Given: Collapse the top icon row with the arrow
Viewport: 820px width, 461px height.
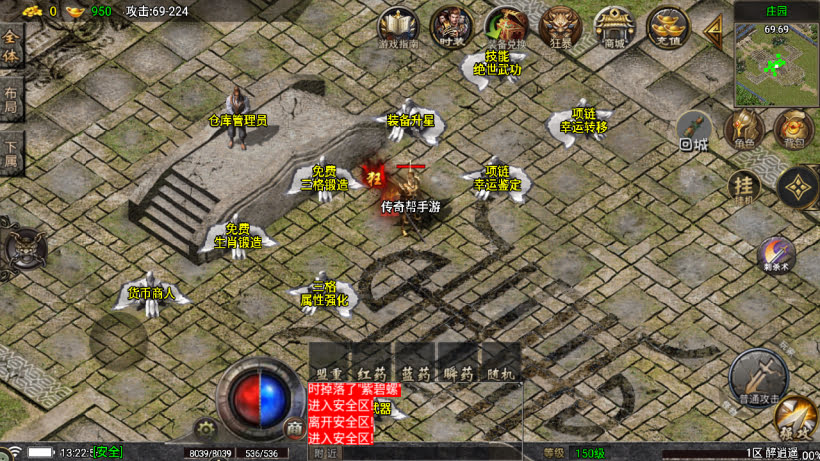Looking at the screenshot, I should [714, 29].
